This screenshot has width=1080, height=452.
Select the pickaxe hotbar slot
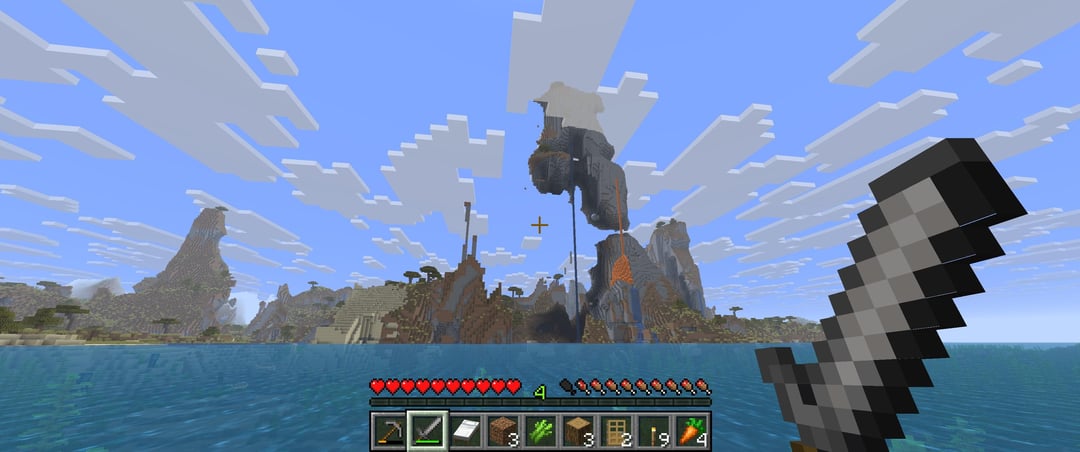pos(388,431)
